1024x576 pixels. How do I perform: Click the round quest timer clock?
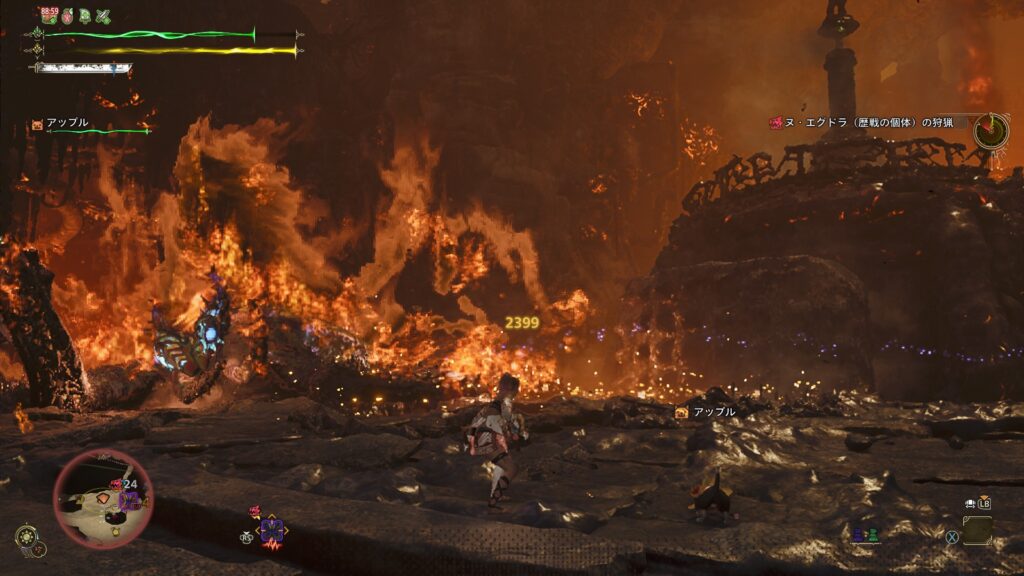point(990,130)
